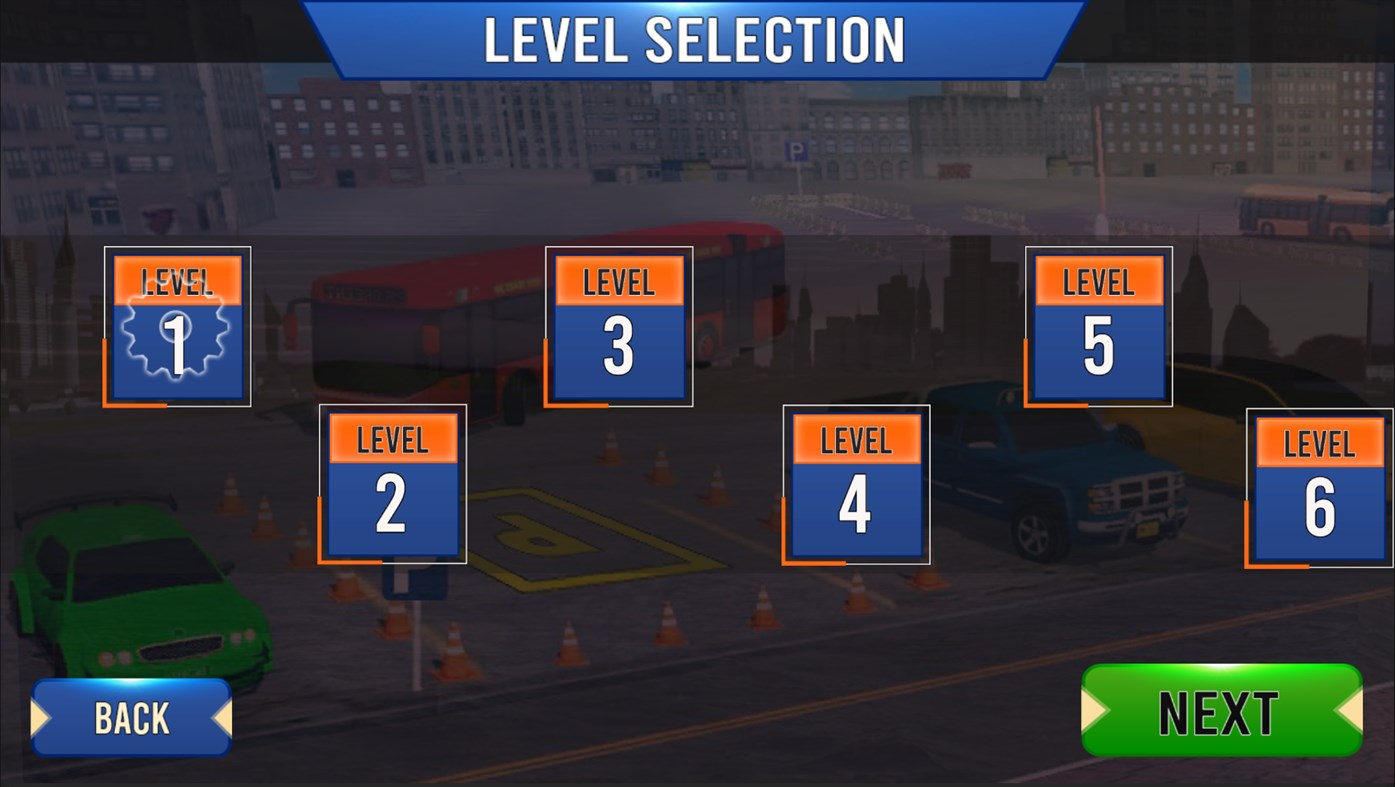1395x787 pixels.
Task: Click the LEVEL SELECTION title banner
Action: [693, 38]
